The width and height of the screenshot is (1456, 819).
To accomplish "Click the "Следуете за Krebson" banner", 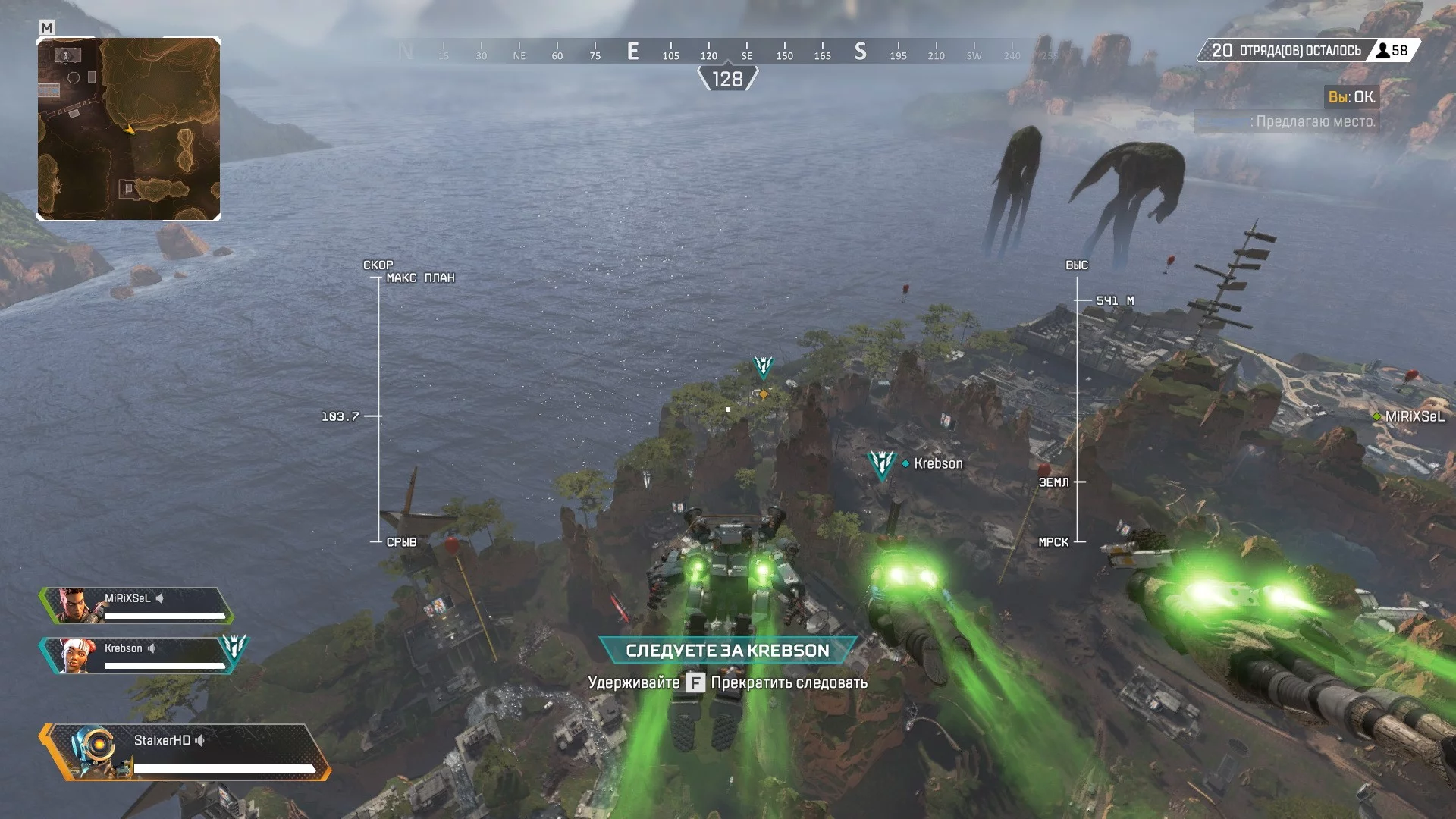I will [x=727, y=651].
